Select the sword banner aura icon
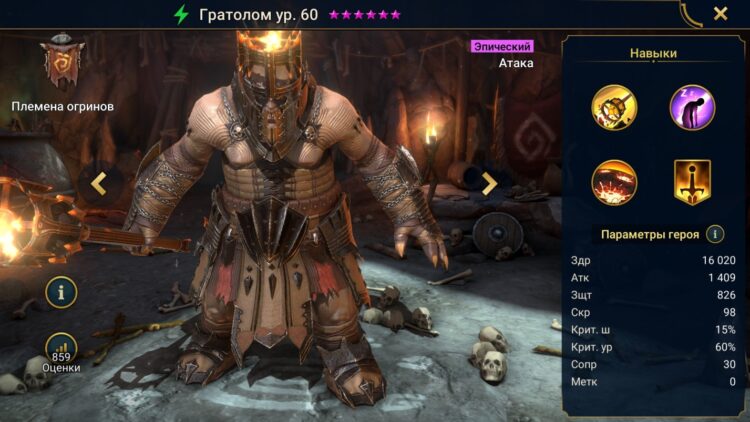Screen dimensions: 750x422 click(692, 182)
